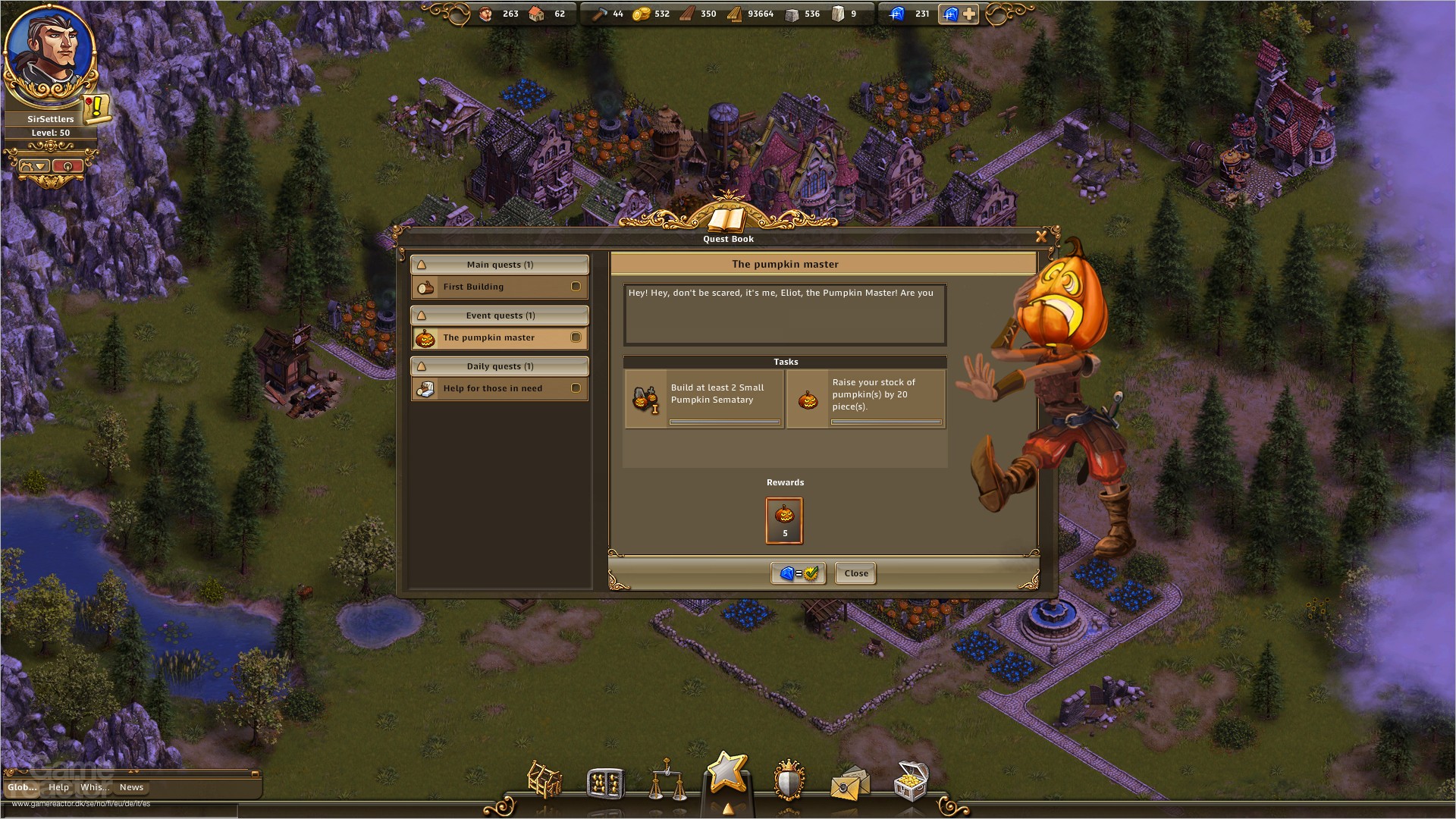This screenshot has width=1456, height=819.
Task: Toggle Help for those in need checkbox
Action: [x=576, y=388]
